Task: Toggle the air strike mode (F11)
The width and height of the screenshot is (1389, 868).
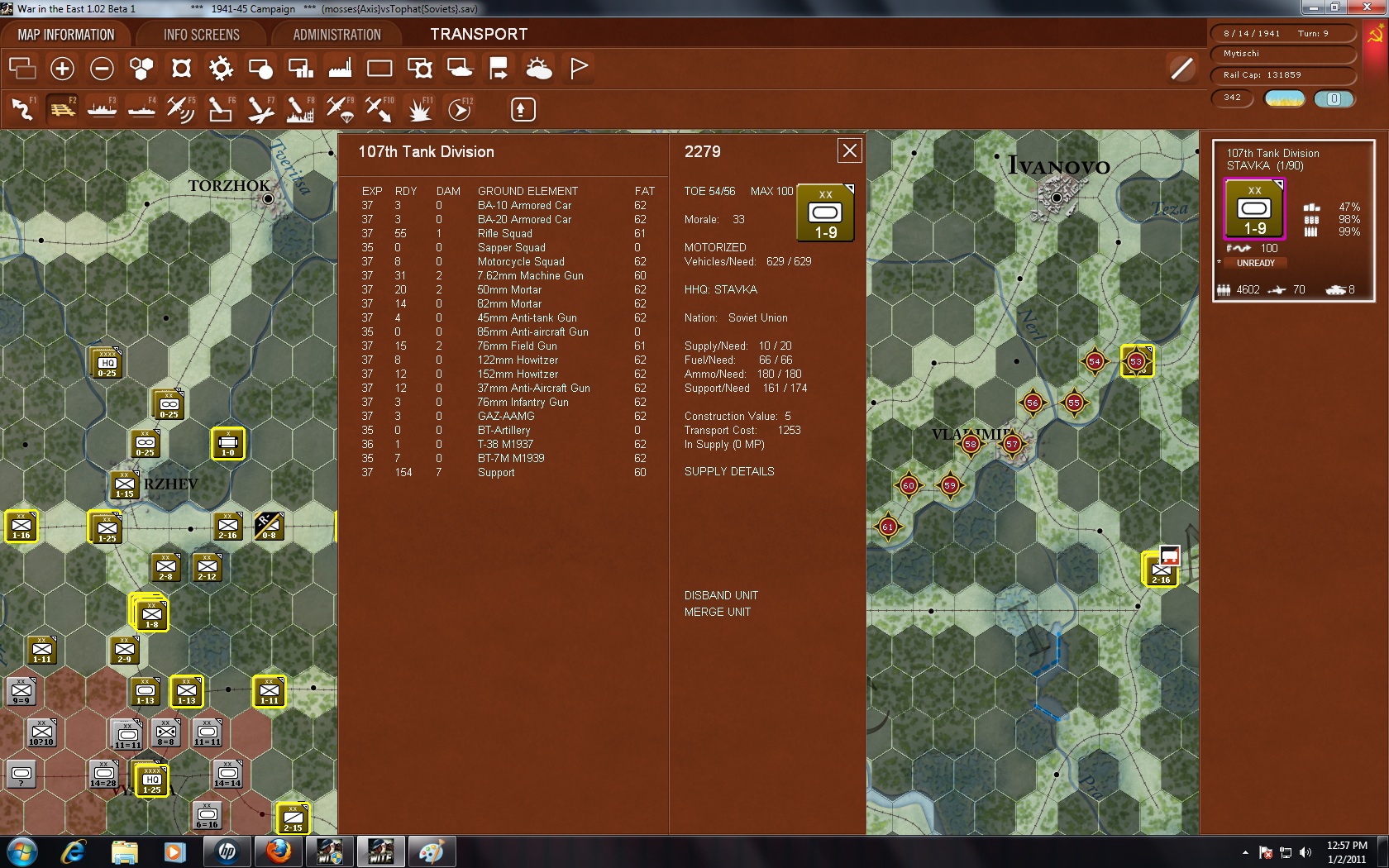Action: pos(420,108)
